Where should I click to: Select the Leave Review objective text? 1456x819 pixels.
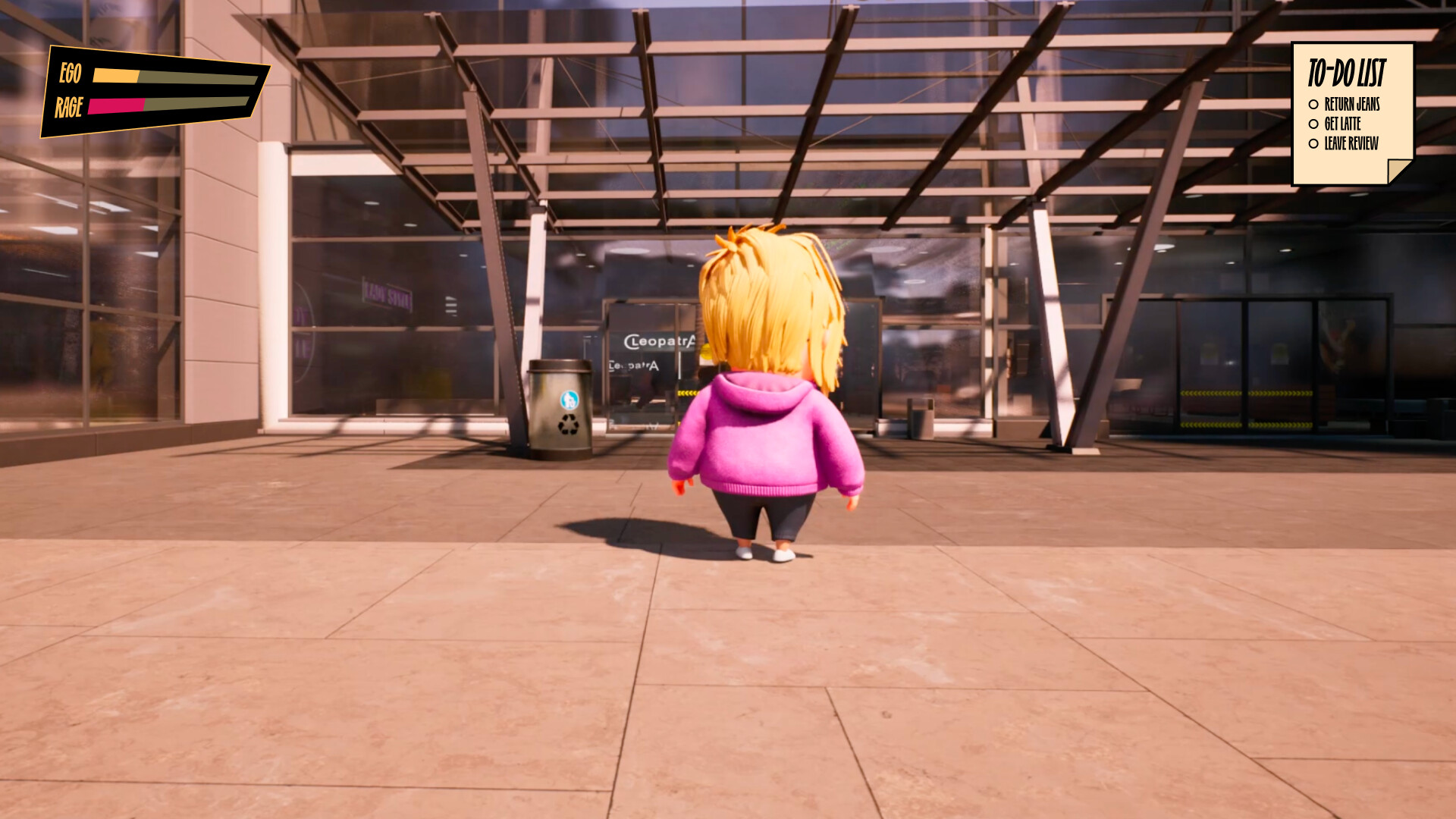click(x=1351, y=143)
